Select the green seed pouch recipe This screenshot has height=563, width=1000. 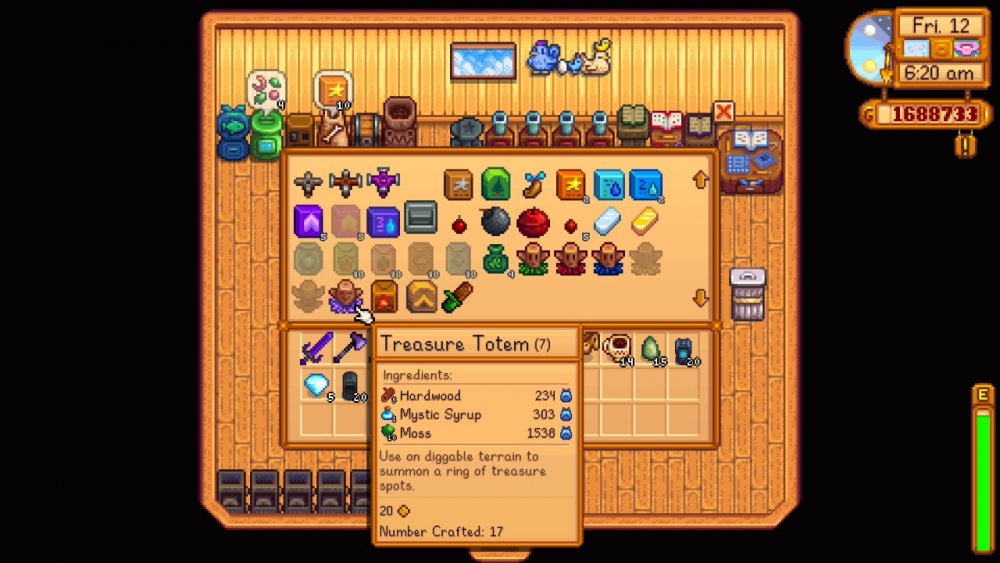tap(495, 259)
